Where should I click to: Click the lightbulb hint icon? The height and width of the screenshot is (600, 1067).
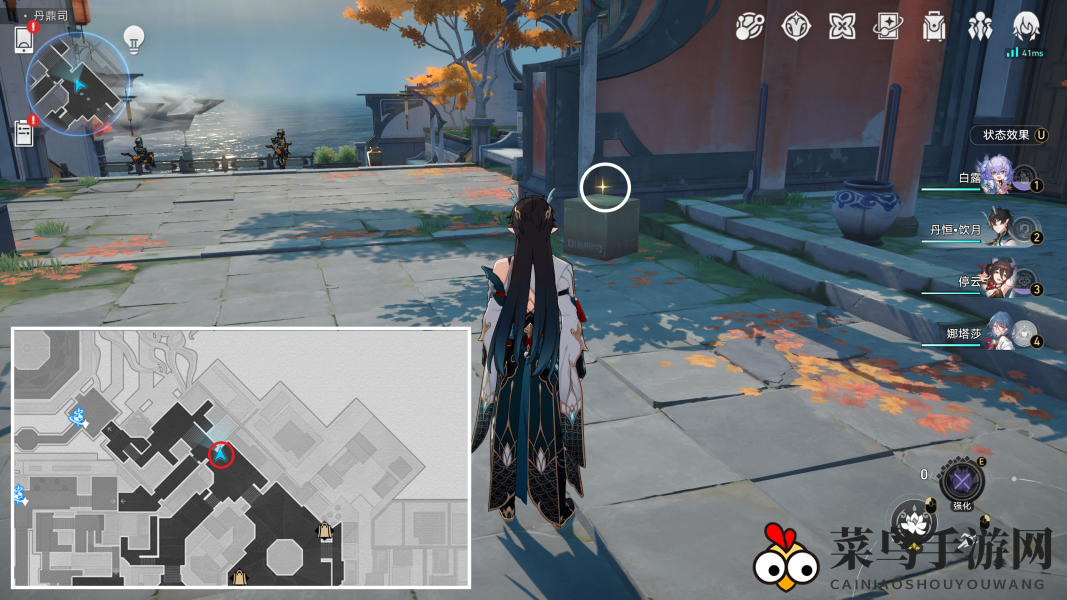(x=133, y=38)
